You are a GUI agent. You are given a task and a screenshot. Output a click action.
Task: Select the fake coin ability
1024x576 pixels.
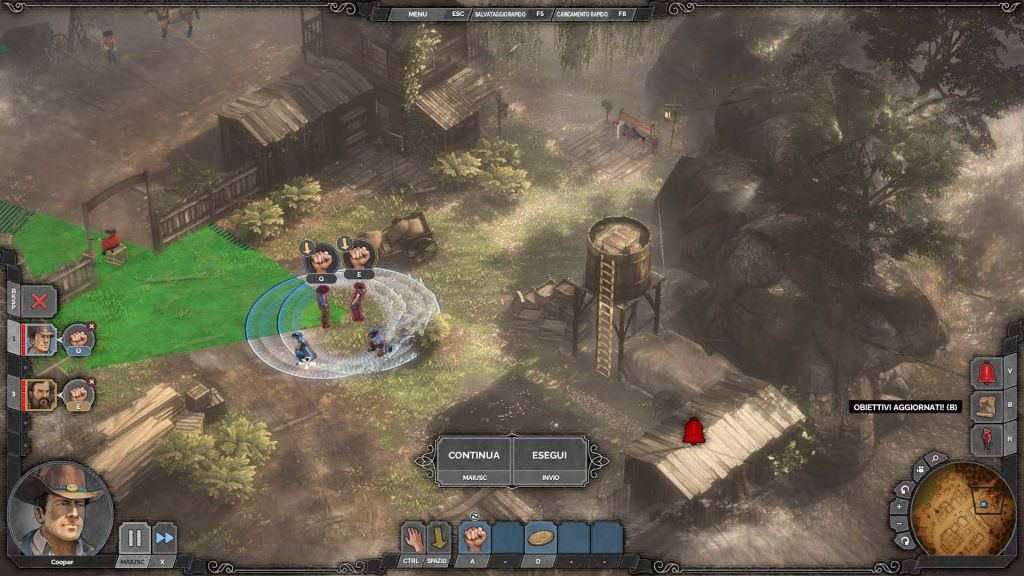pos(540,538)
